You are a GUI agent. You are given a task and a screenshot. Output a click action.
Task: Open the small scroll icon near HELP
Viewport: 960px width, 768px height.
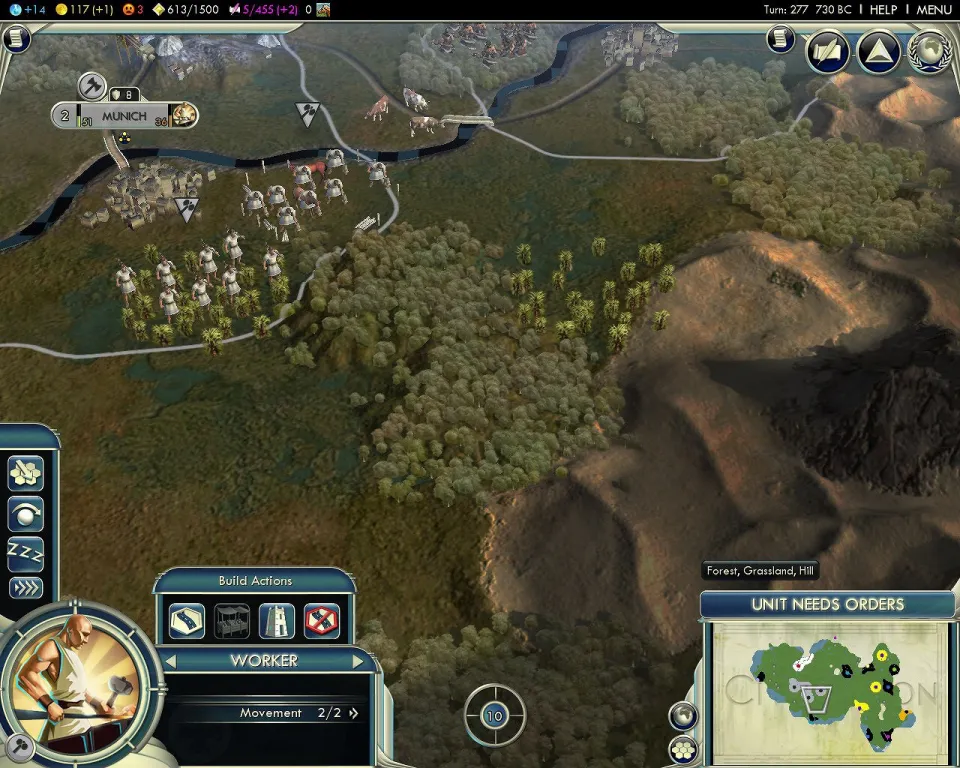(781, 39)
